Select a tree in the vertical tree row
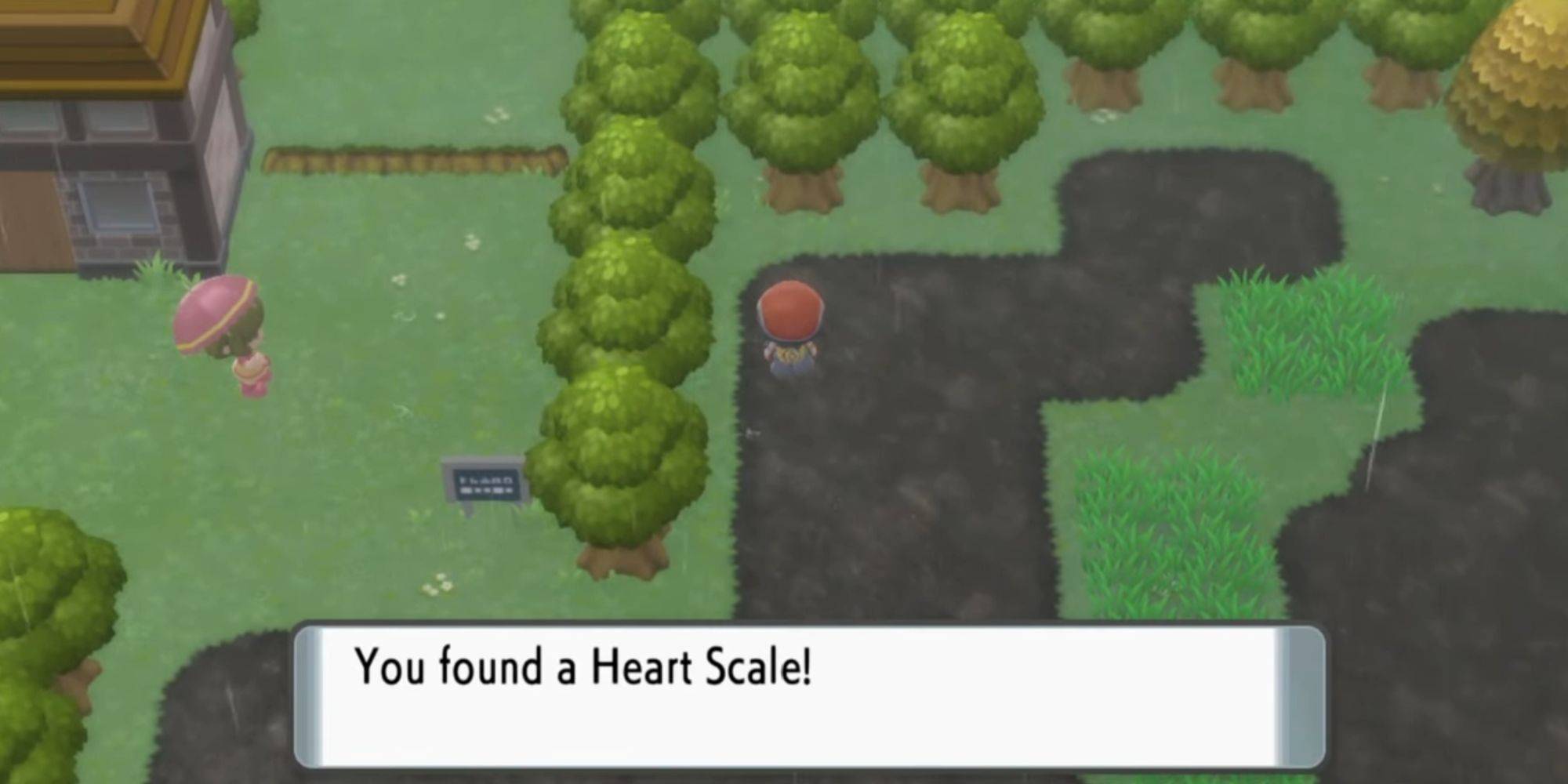This screenshot has height=784, width=1568. point(619,314)
